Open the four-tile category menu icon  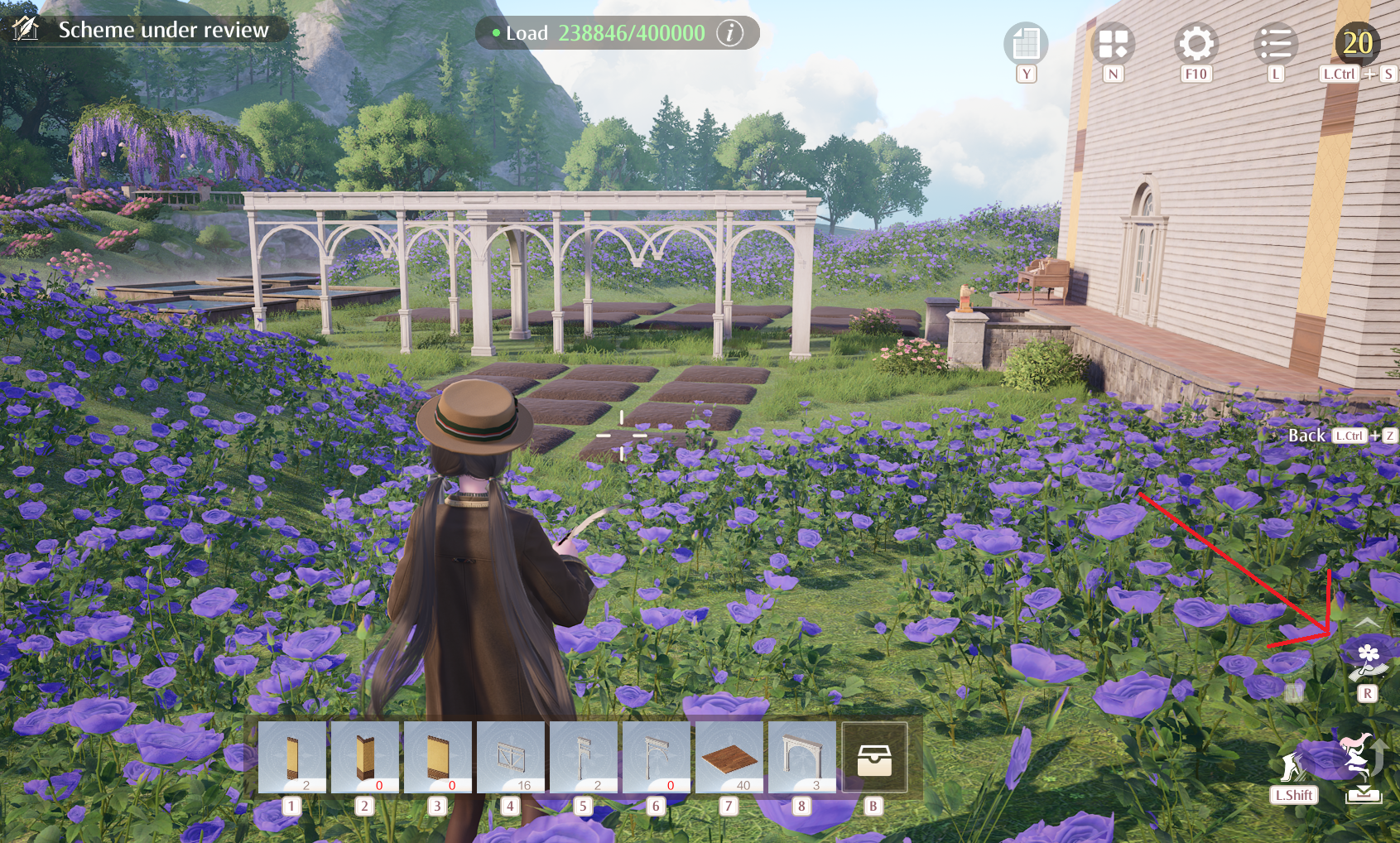pos(1113,43)
